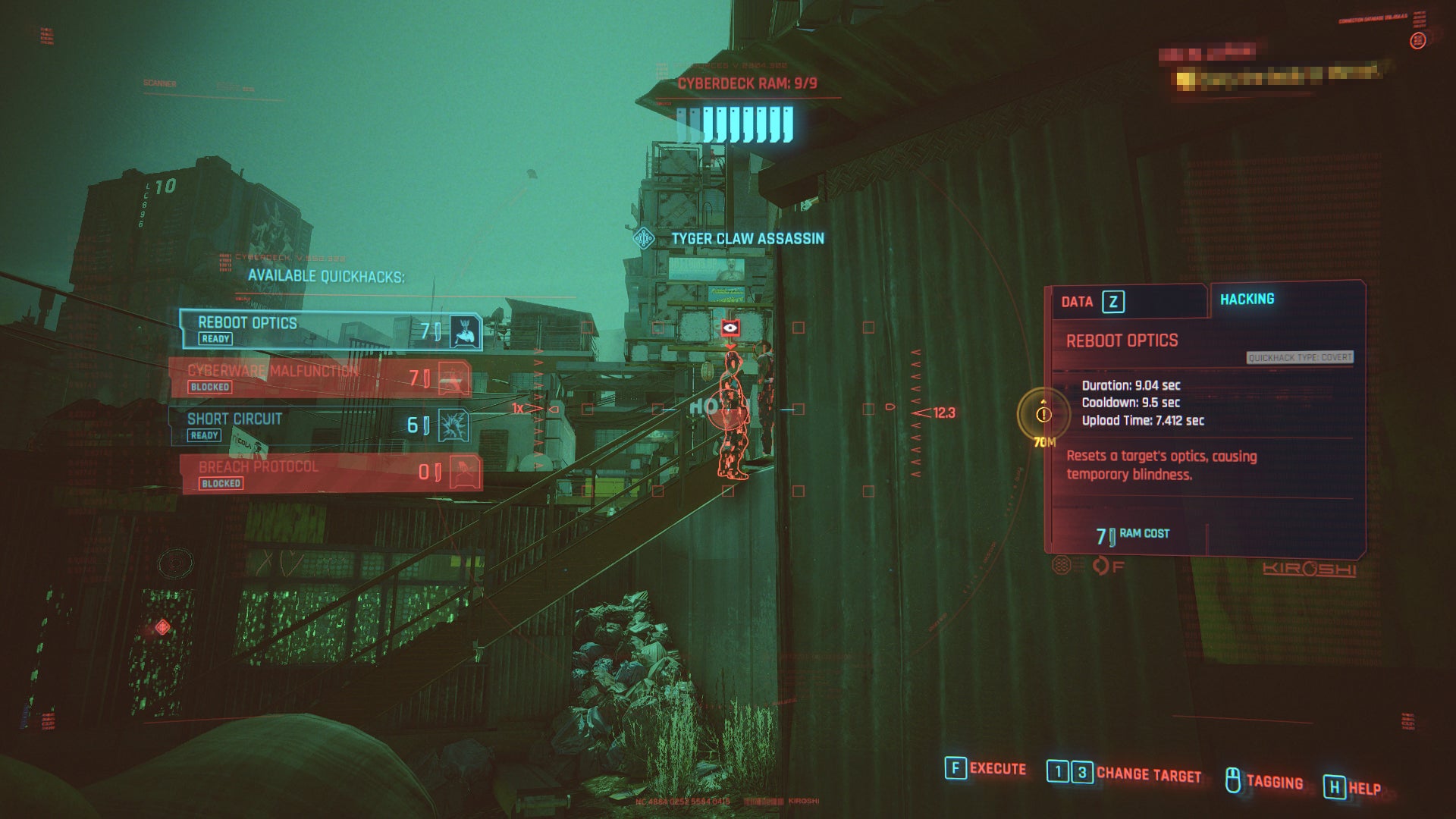
Task: Select the Reboot Optics quickhack icon
Action: tap(464, 332)
